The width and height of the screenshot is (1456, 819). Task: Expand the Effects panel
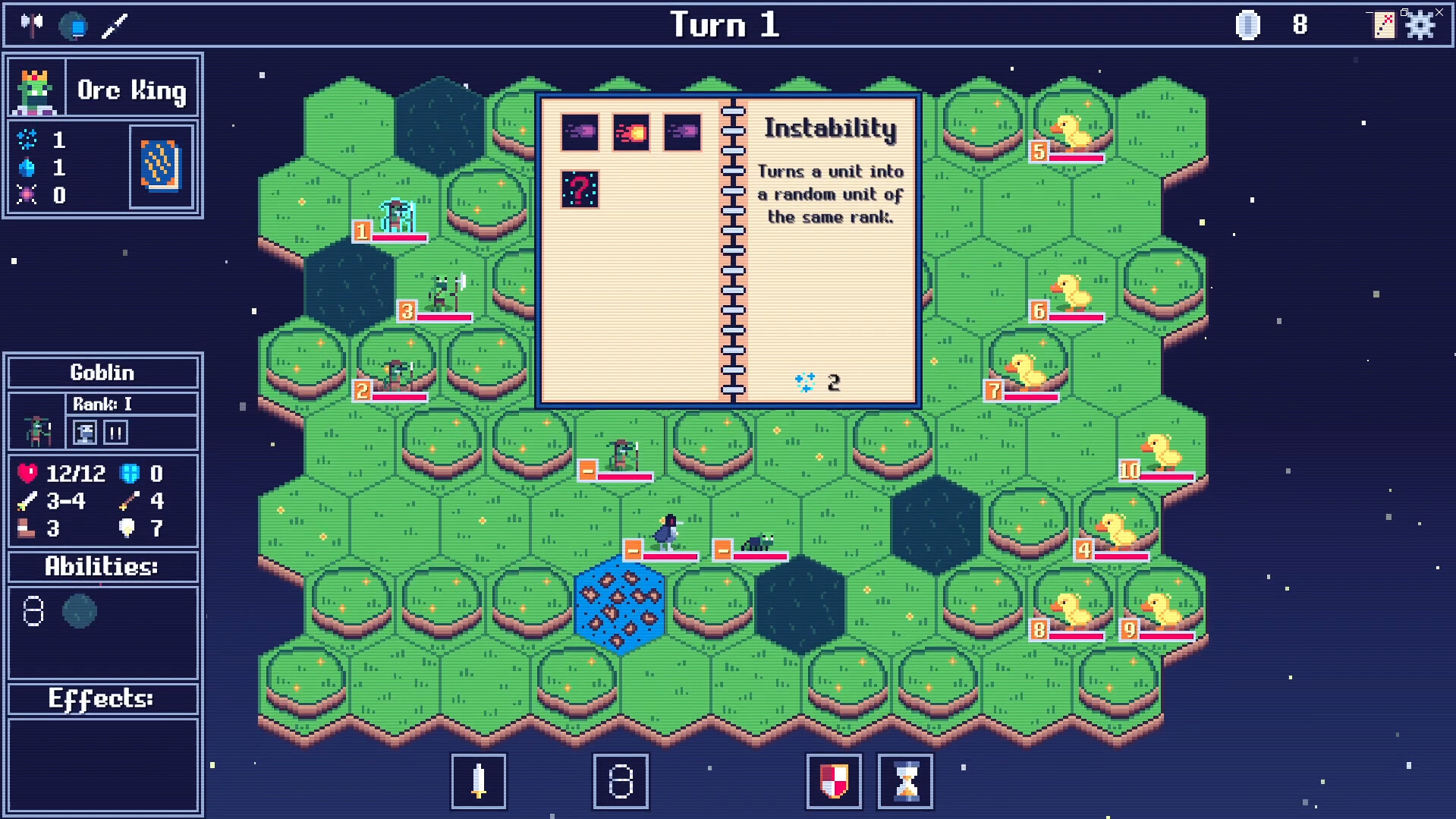point(102,697)
